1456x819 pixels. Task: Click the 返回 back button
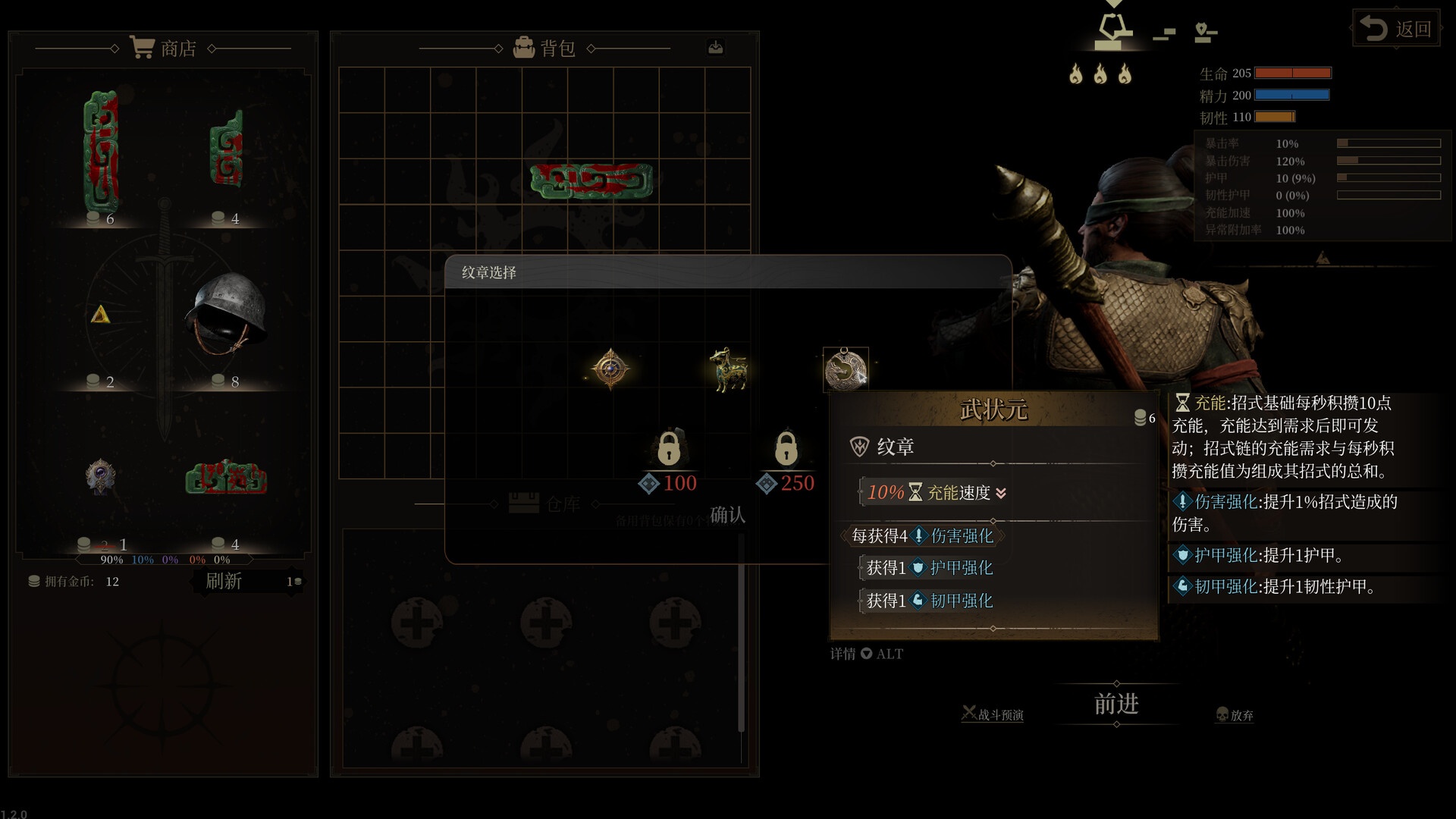(1396, 29)
